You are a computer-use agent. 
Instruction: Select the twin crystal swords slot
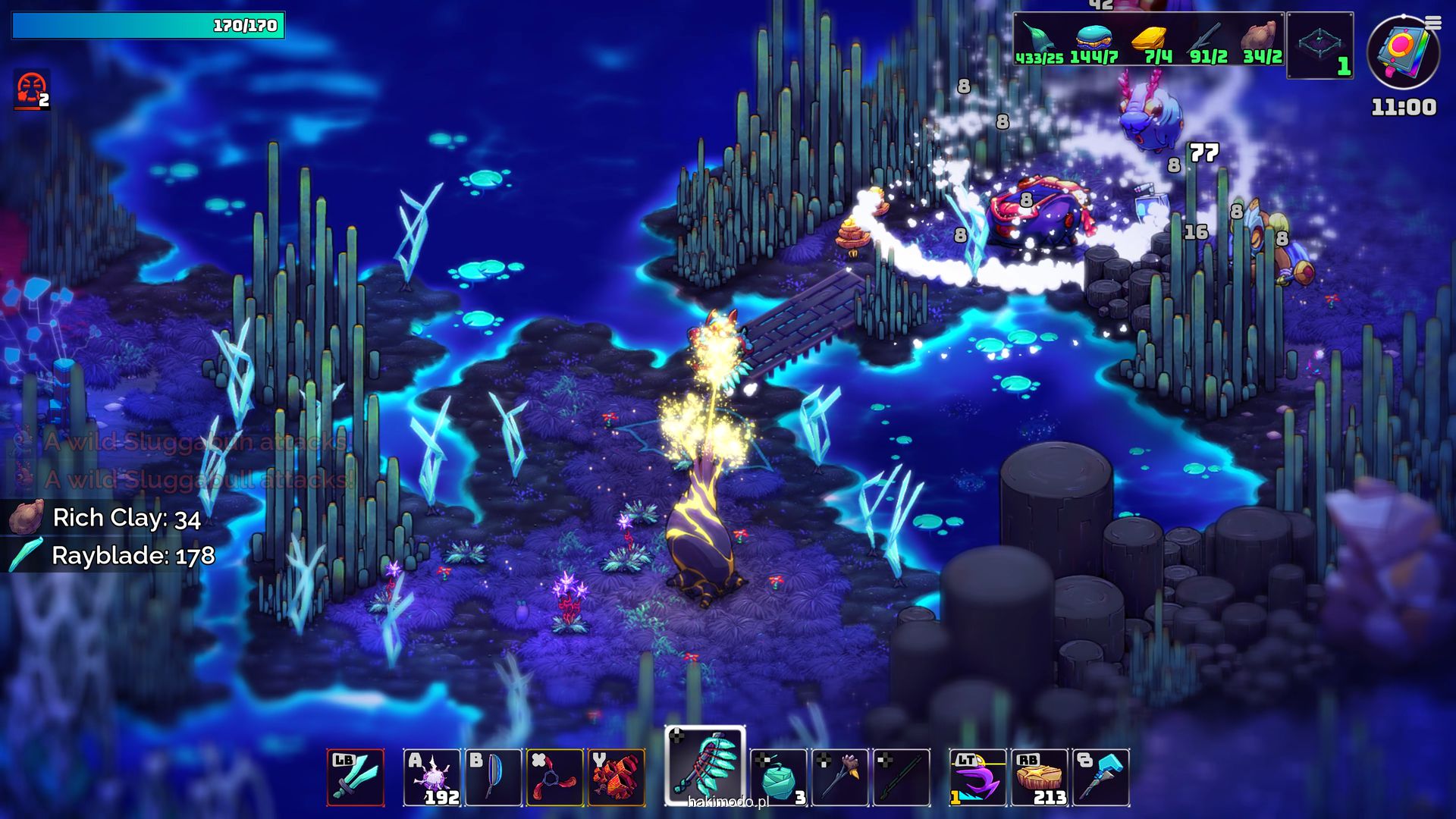tap(356, 777)
